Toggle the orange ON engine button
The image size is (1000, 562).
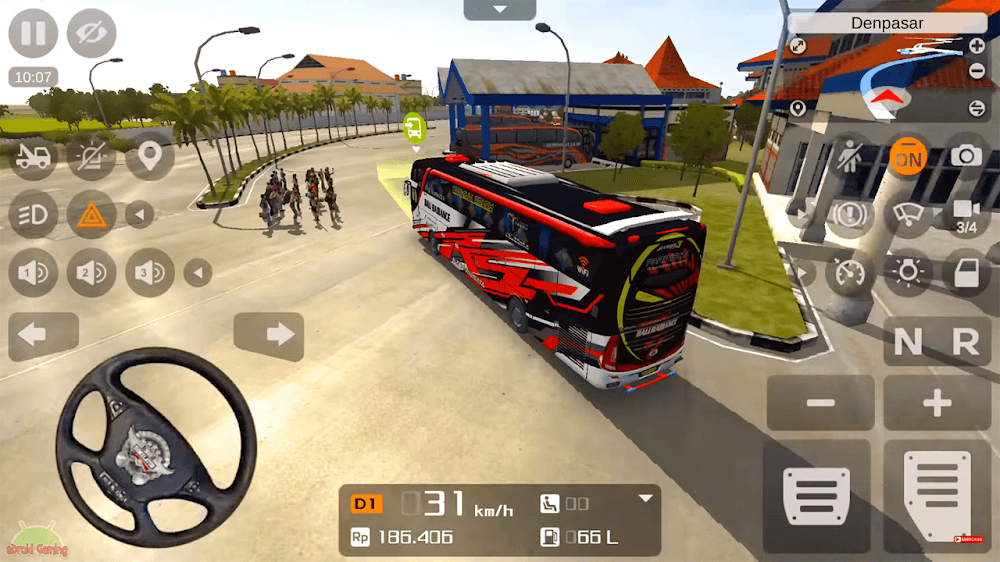[908, 157]
